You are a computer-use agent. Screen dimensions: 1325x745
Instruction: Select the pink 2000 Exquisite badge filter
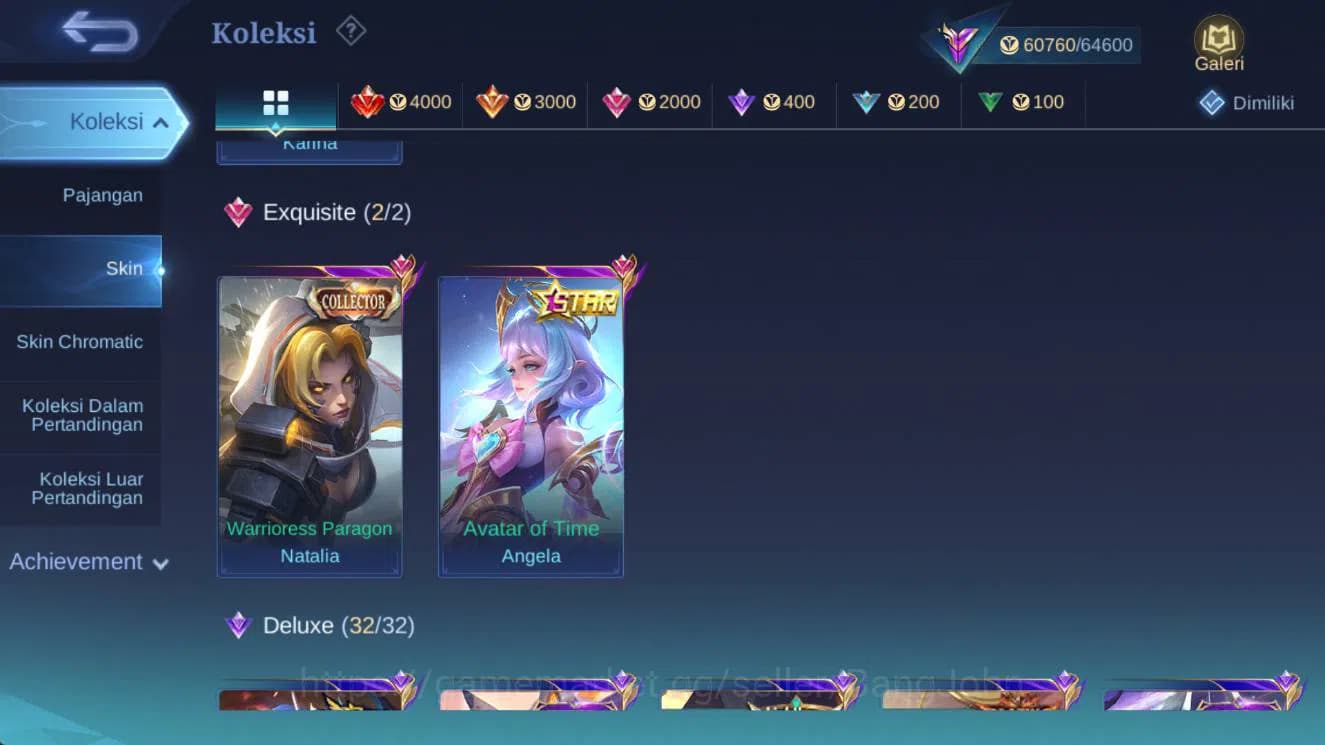click(x=650, y=101)
